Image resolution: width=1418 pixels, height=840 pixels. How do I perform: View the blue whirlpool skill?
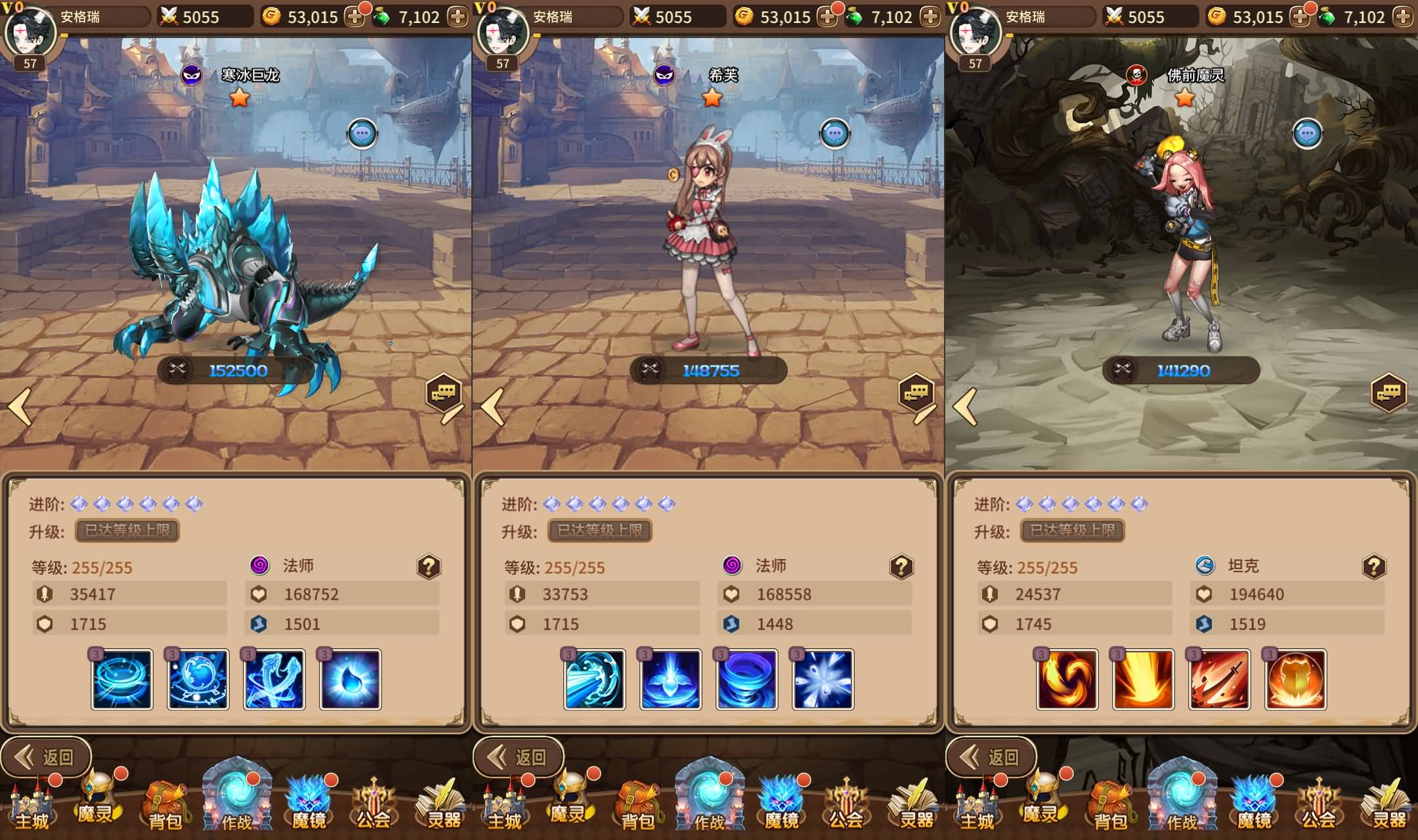pos(747,679)
